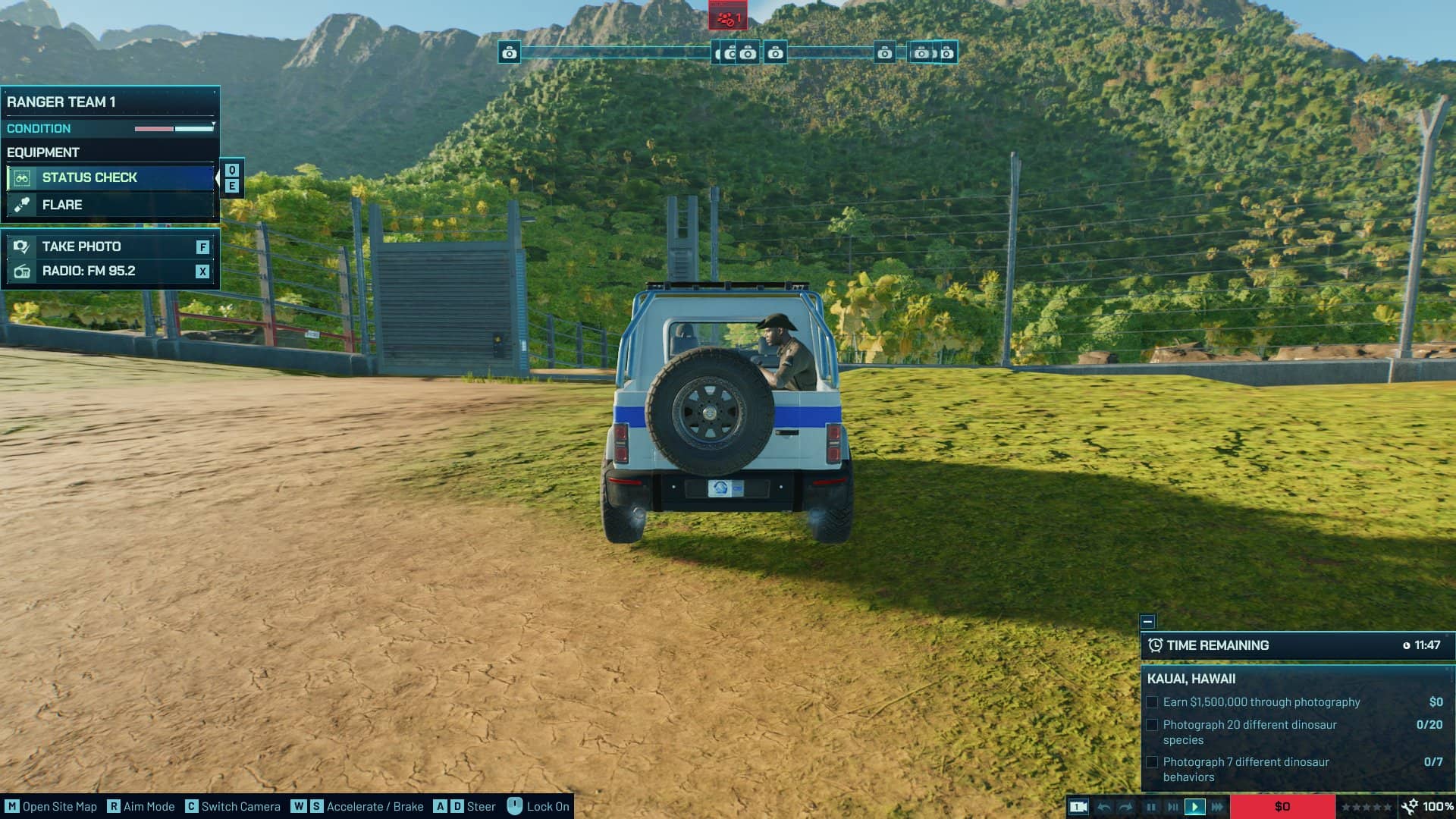The image size is (1456, 819).
Task: Activate the Take Photo action
Action: 110,246
